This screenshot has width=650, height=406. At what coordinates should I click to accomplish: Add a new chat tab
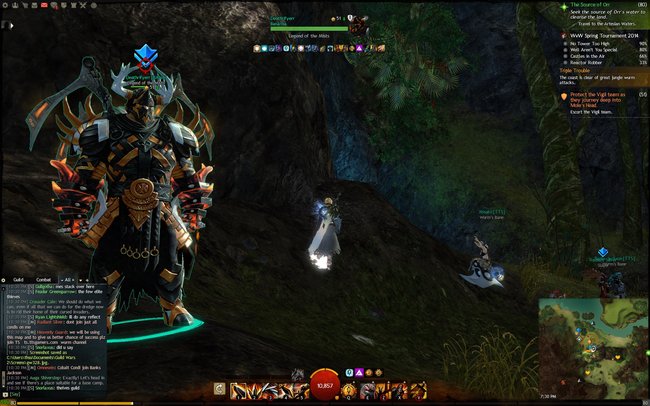88,279
